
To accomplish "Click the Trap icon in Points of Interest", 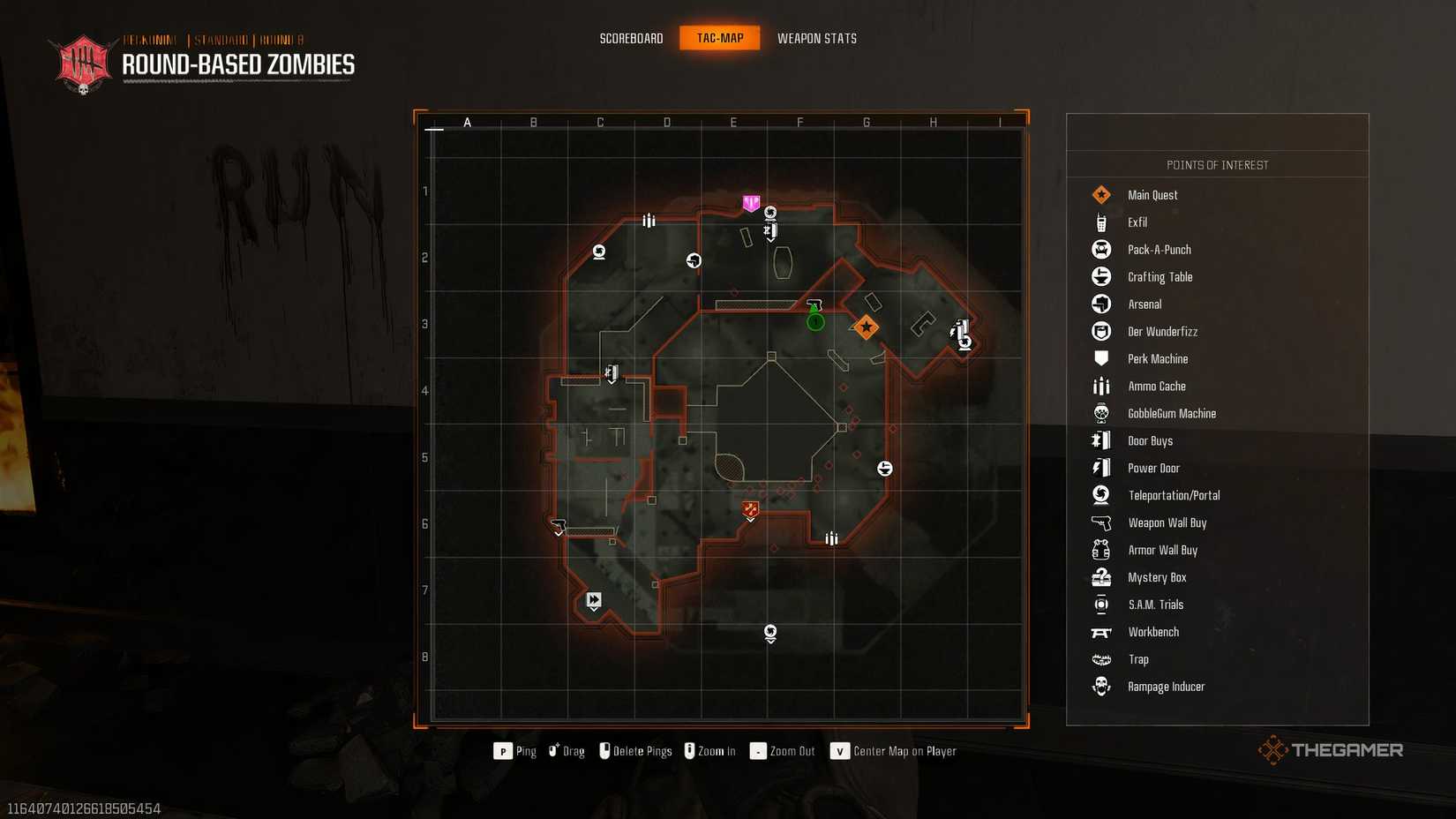I will tap(1101, 658).
